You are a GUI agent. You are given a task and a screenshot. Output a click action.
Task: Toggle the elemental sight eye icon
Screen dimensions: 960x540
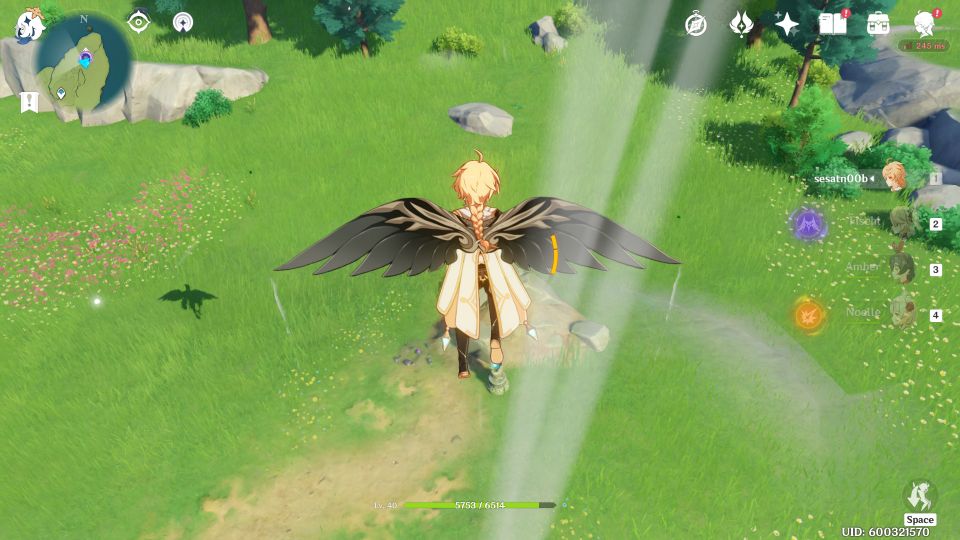pos(139,22)
